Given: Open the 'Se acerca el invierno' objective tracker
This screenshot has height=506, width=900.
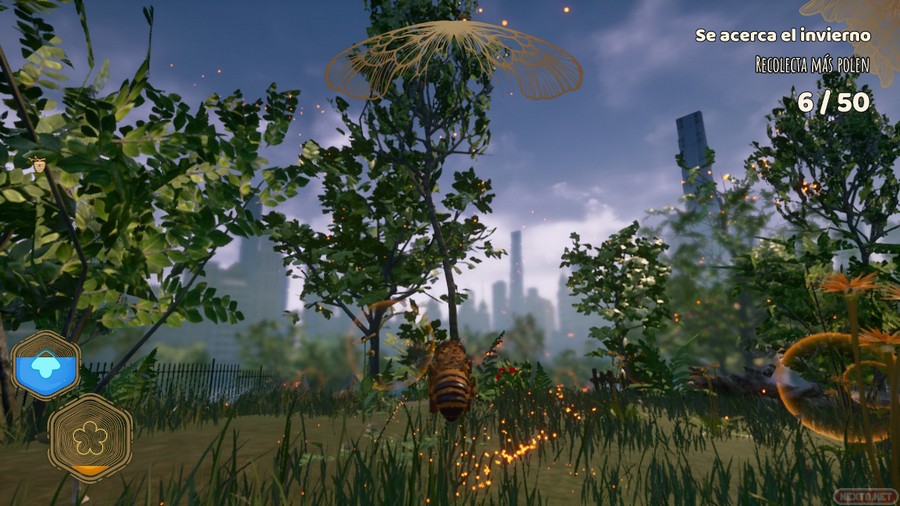Looking at the screenshot, I should tap(782, 35).
